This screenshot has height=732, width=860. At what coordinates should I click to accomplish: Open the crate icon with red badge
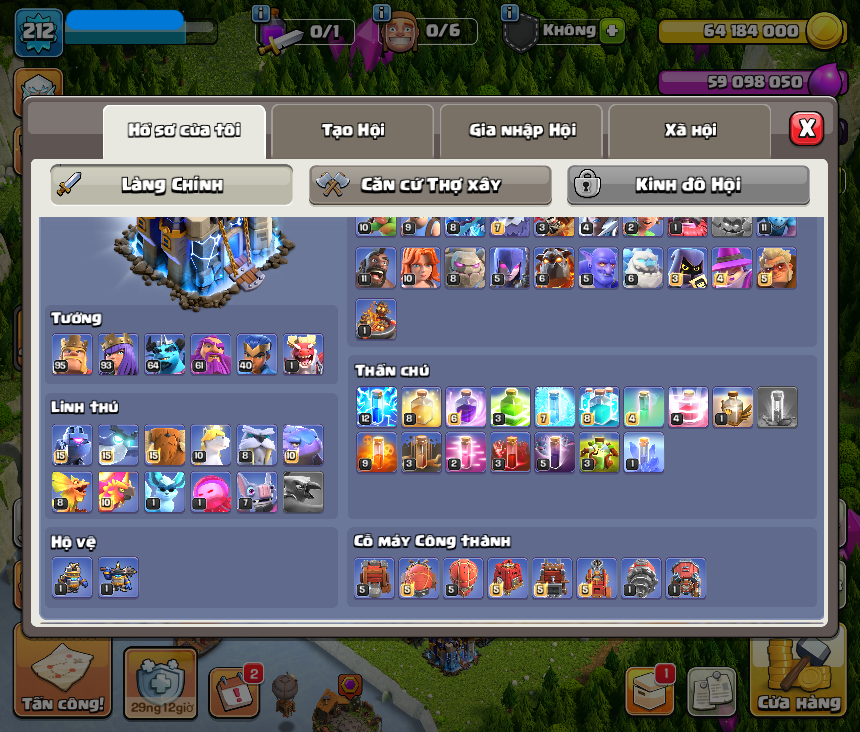[649, 690]
